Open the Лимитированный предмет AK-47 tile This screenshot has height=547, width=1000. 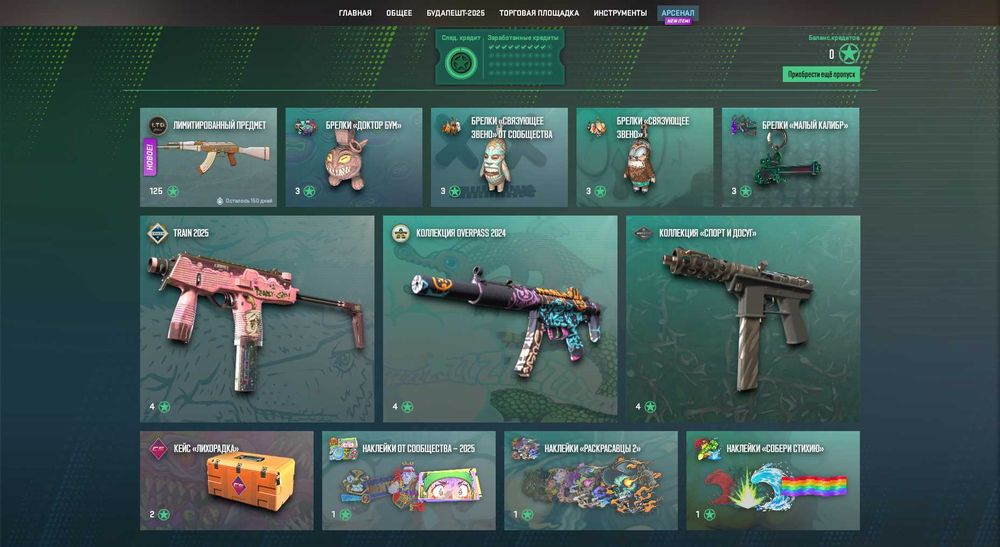(207, 157)
